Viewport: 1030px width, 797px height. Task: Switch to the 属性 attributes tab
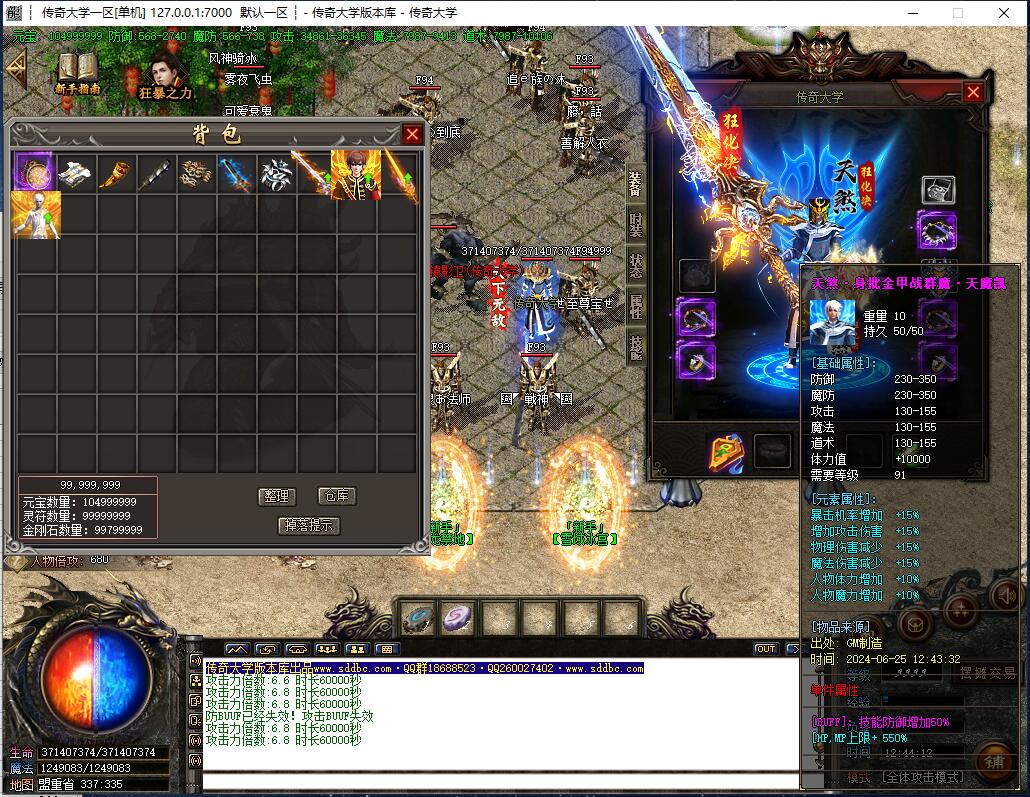pos(636,306)
